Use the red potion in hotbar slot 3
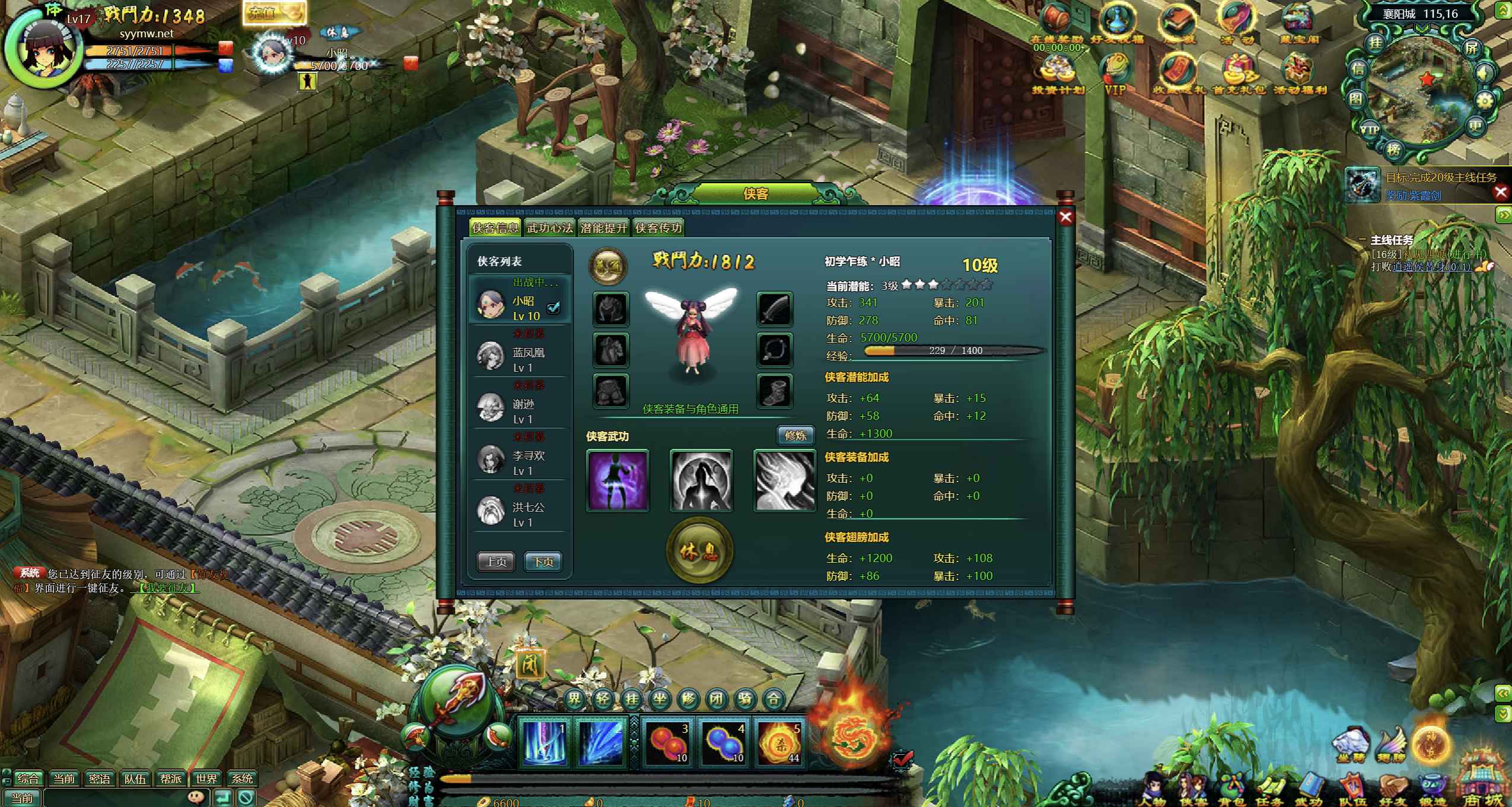Image resolution: width=1512 pixels, height=807 pixels. pos(667,742)
